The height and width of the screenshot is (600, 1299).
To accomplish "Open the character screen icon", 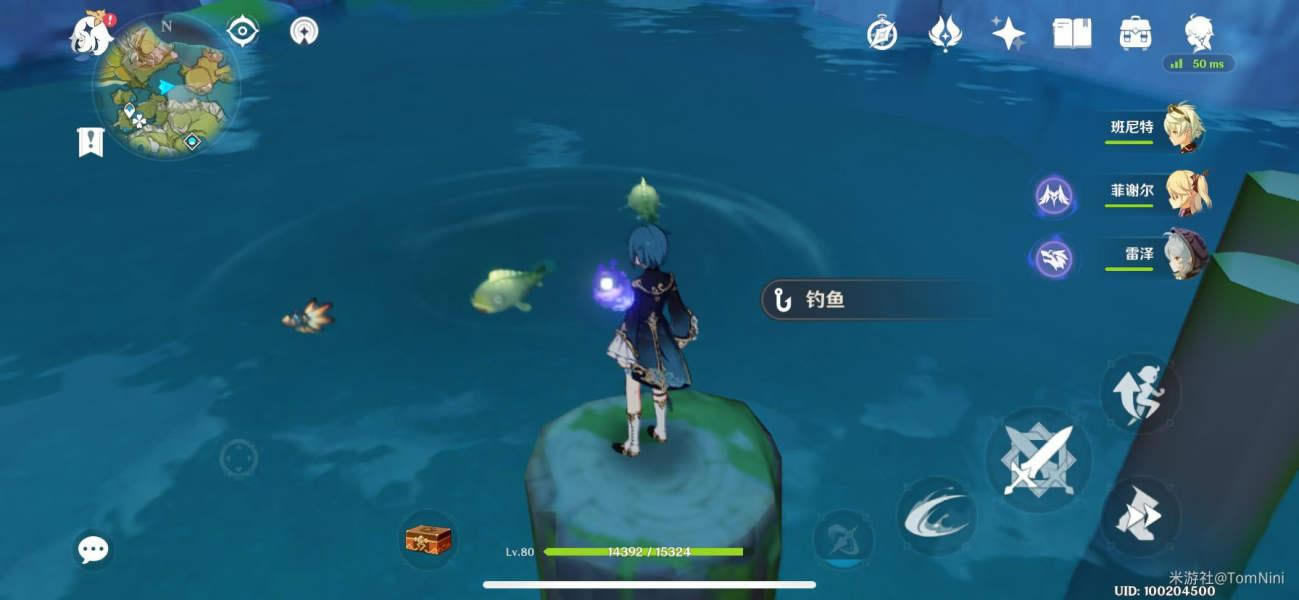I will click(1198, 32).
